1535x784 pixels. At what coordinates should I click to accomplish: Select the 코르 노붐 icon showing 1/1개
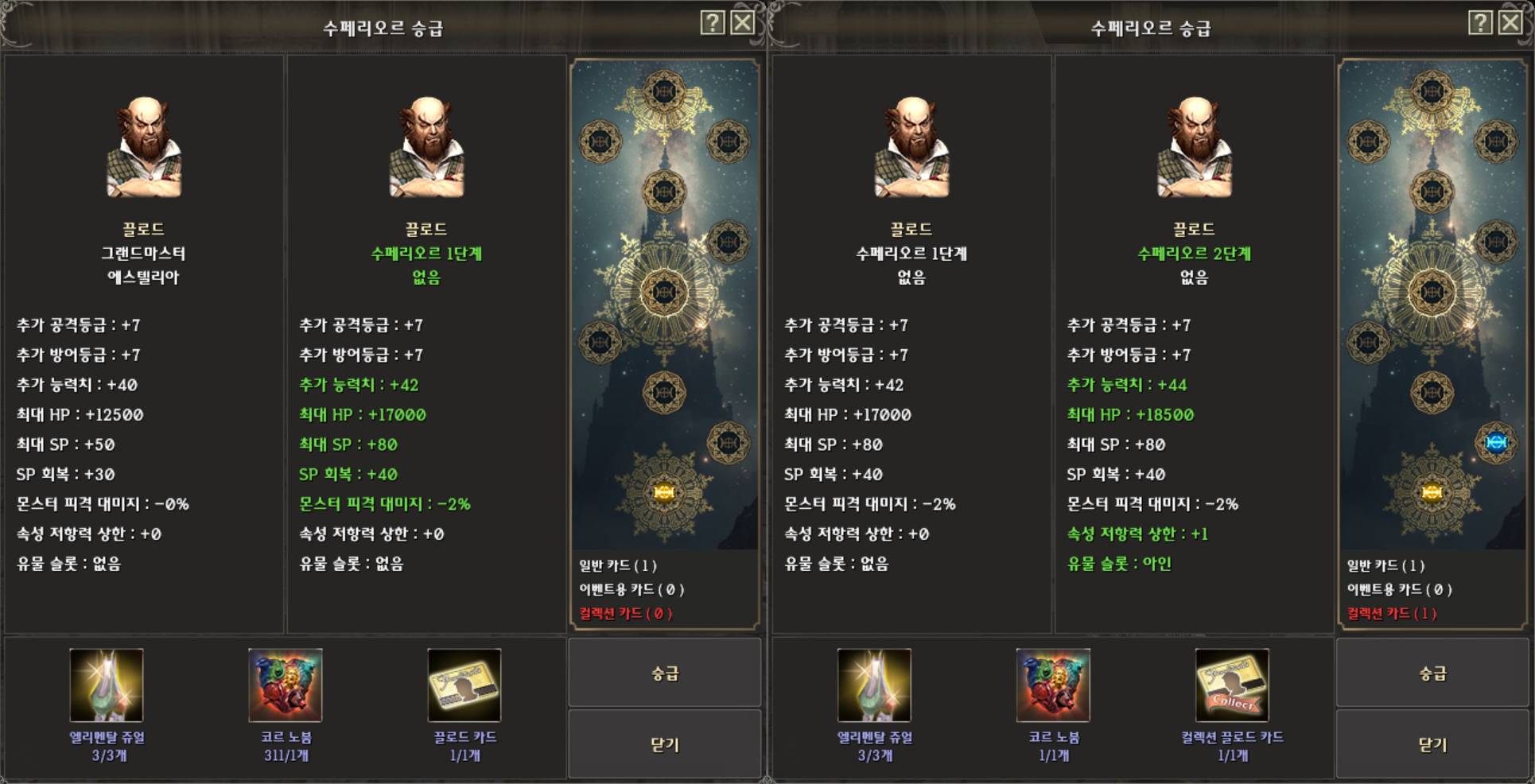(1053, 685)
